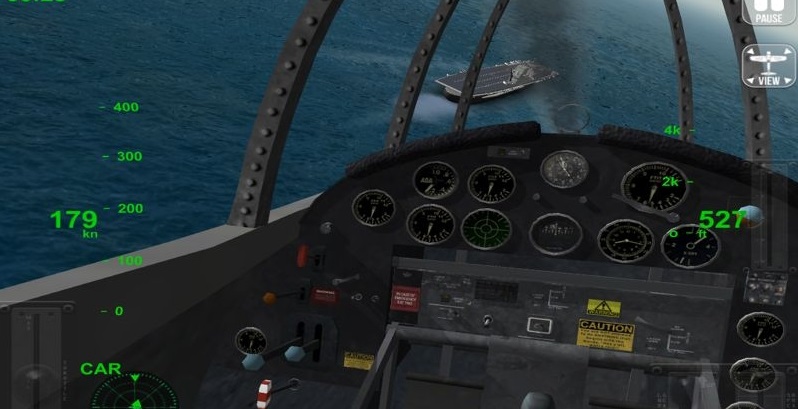The width and height of the screenshot is (798, 409).
Task: Switch camera with the VIEW button
Action: point(768,66)
